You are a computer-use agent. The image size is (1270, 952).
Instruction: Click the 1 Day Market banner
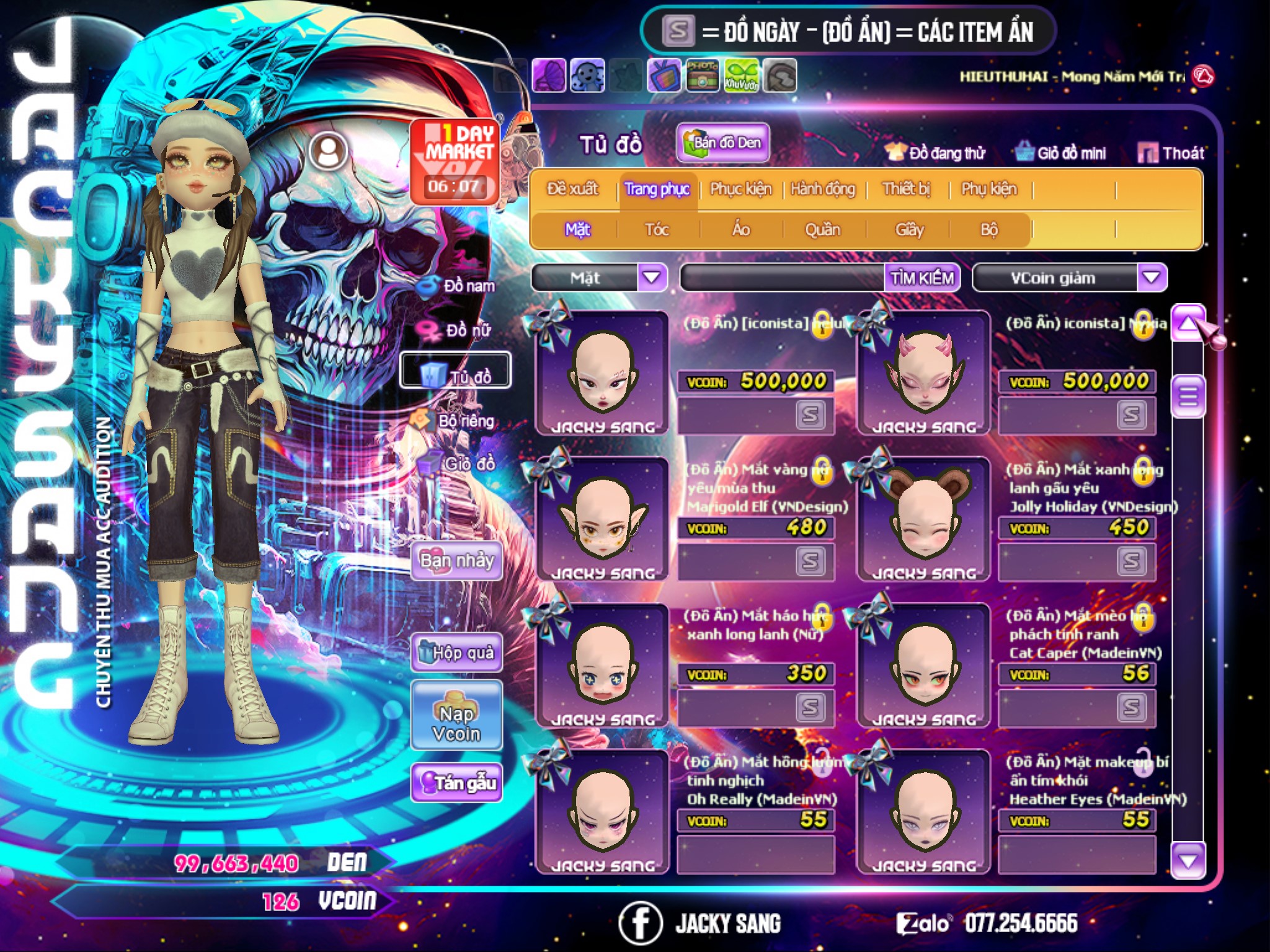[x=455, y=161]
